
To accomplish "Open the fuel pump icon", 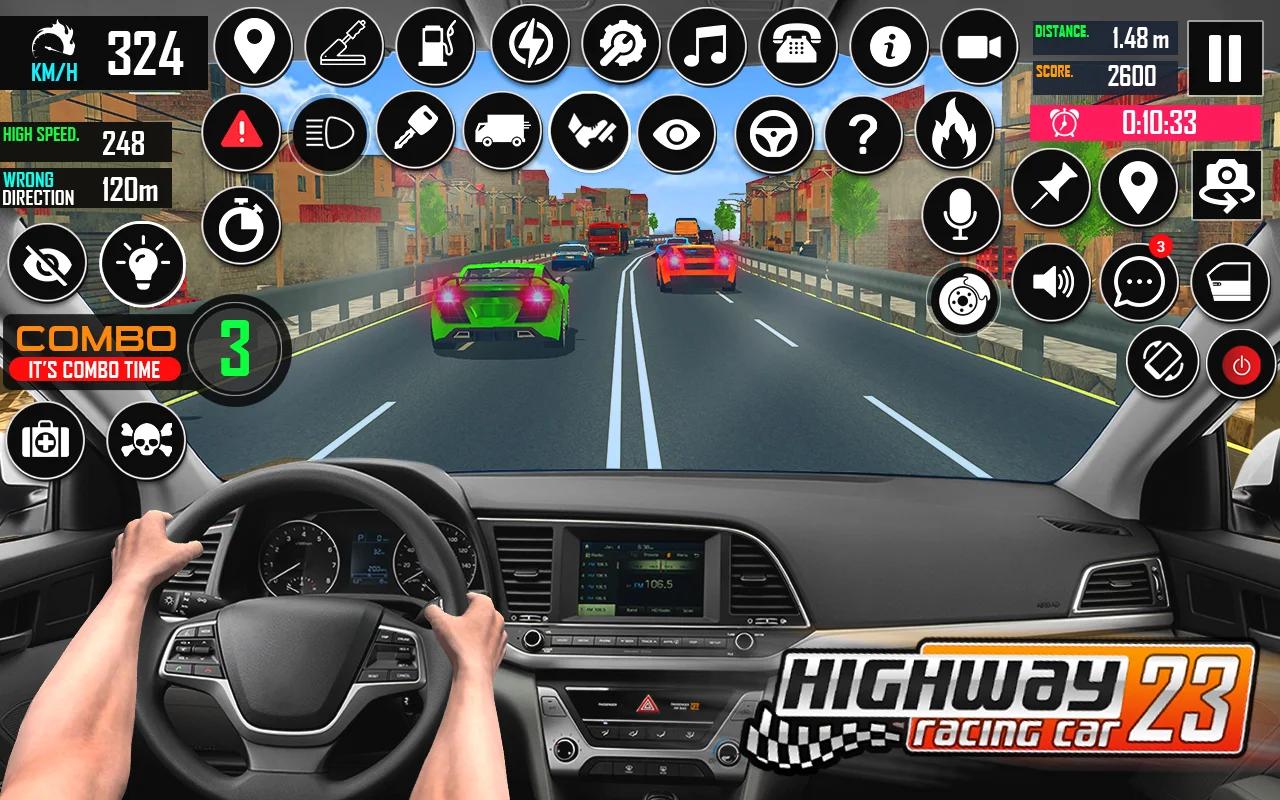I will (436, 45).
